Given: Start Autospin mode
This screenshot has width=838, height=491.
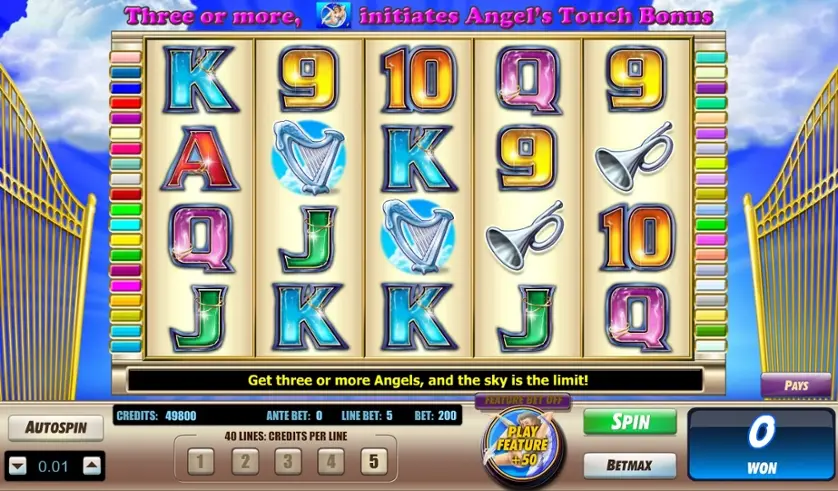Looking at the screenshot, I should [x=56, y=428].
